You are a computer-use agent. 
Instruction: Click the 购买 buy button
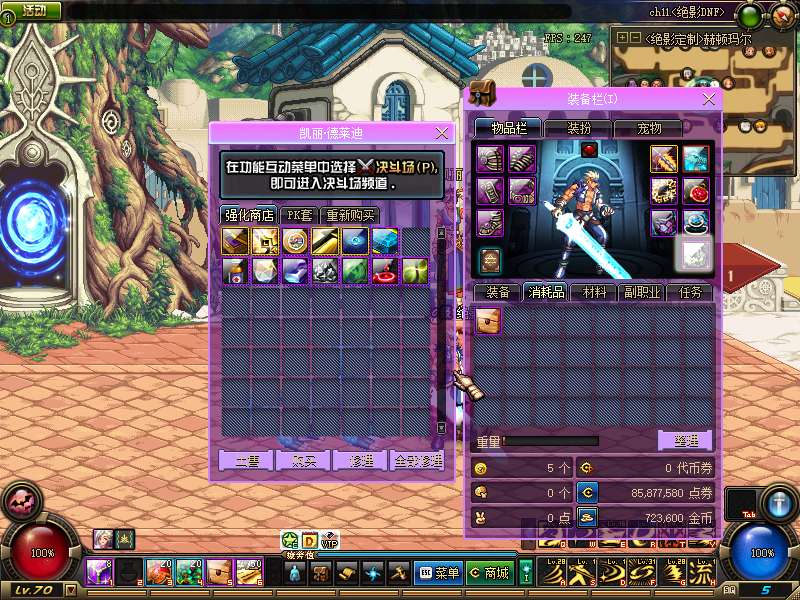[303, 460]
